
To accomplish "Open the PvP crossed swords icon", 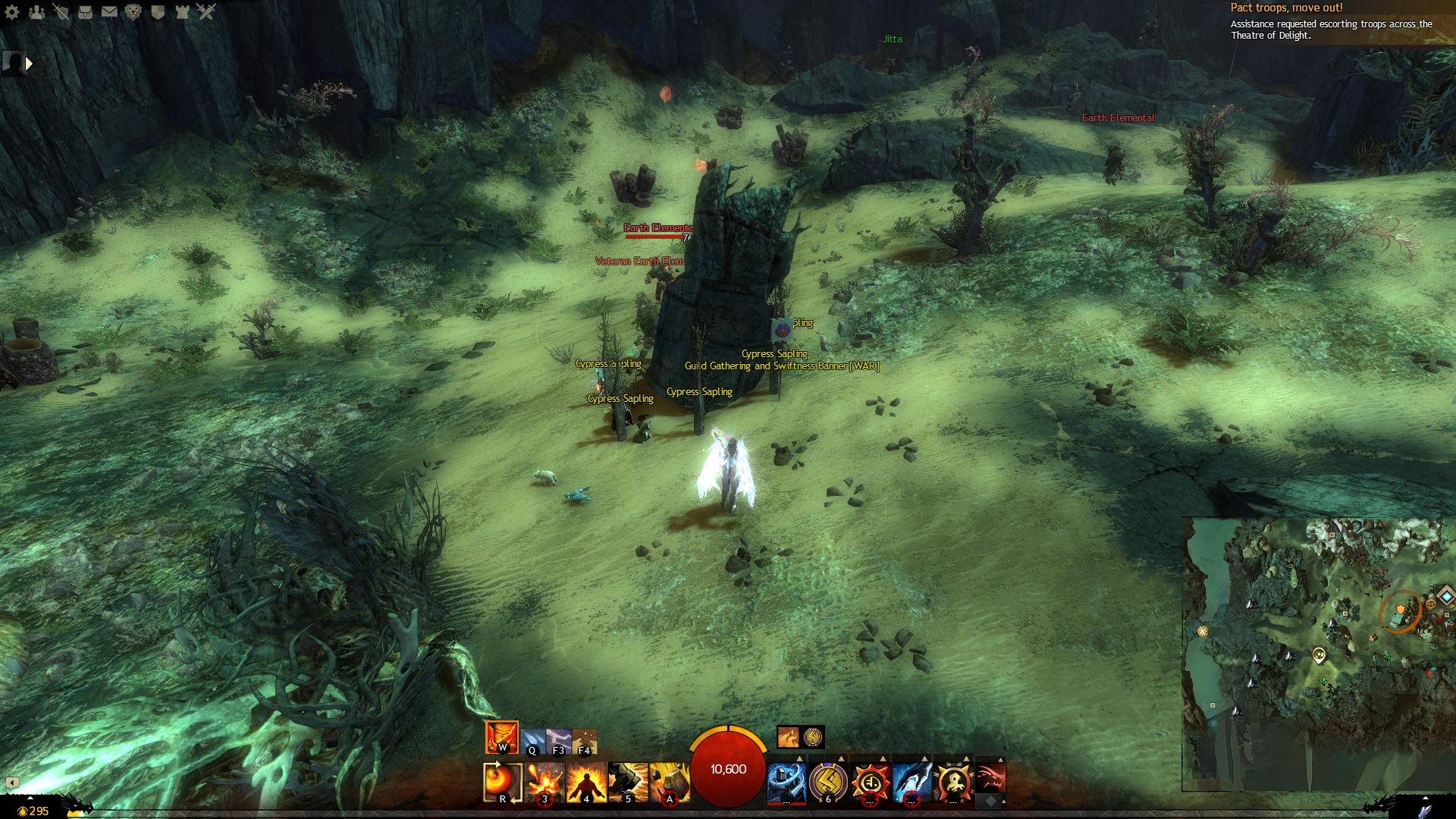I will [x=206, y=11].
